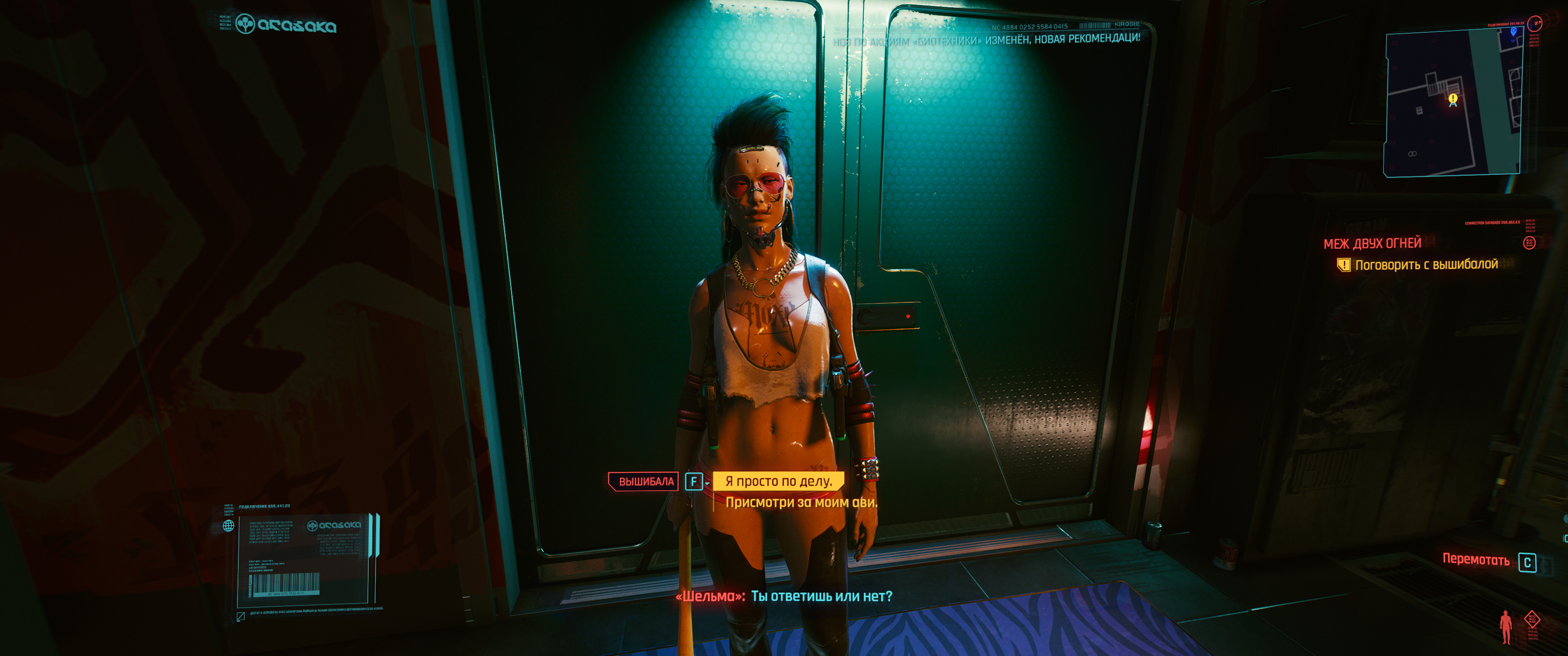
Task: Click the "Перемотать" skip label
Action: point(1475,560)
